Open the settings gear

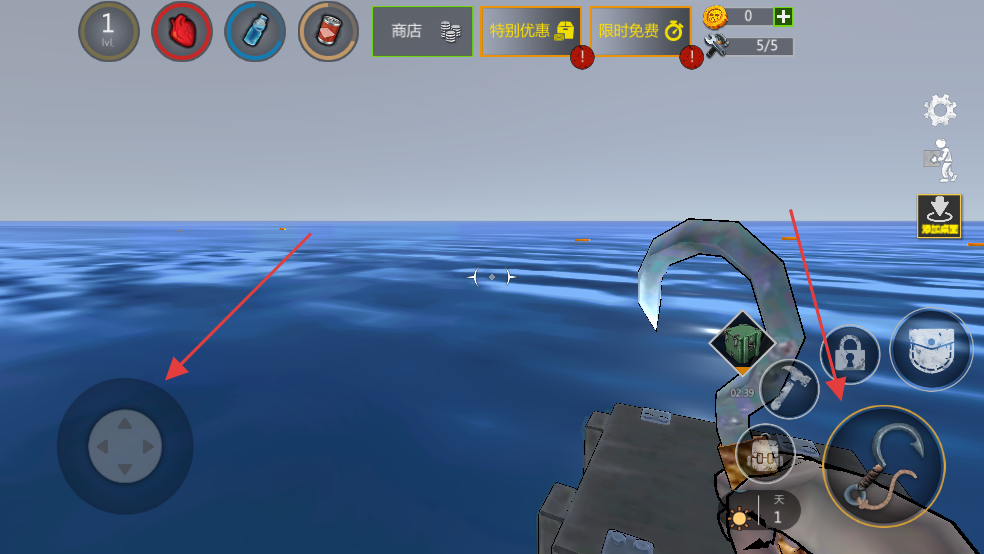click(x=940, y=110)
